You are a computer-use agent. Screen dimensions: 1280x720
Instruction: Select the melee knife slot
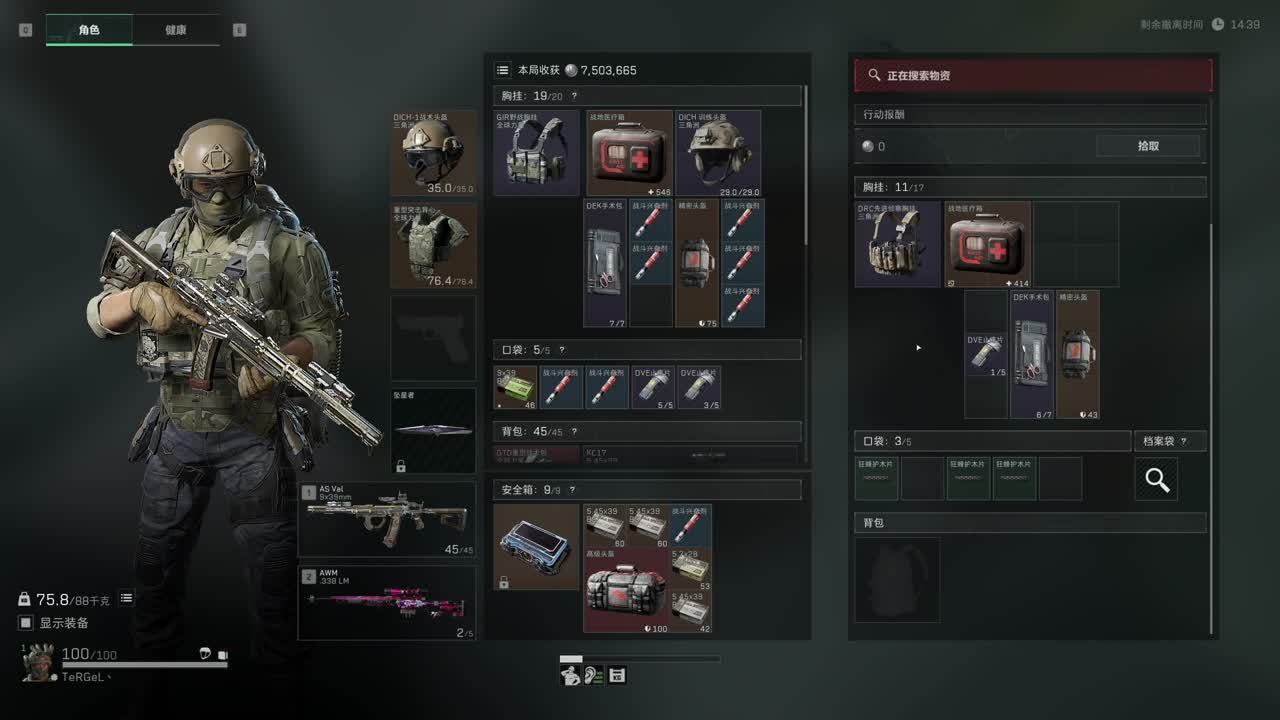click(433, 430)
